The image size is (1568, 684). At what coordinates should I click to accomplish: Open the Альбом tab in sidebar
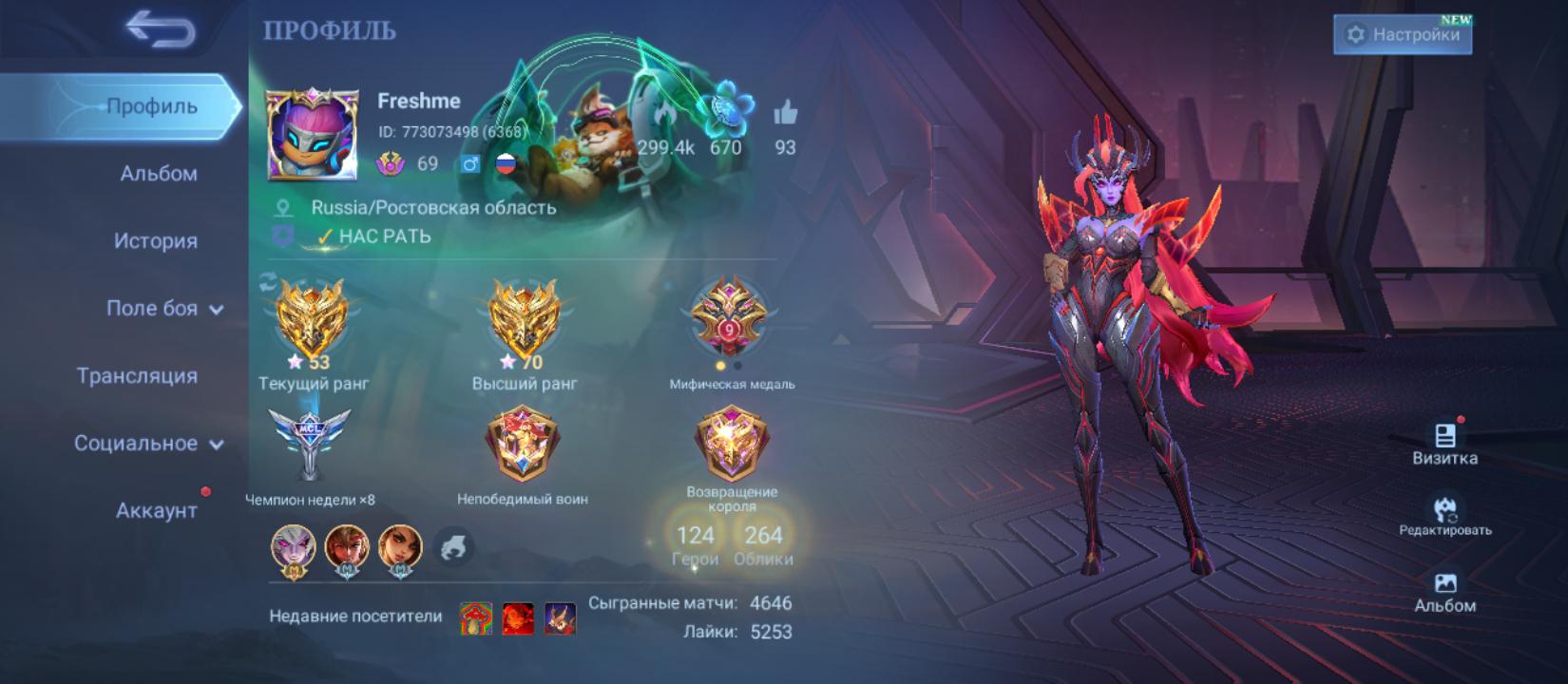[158, 174]
